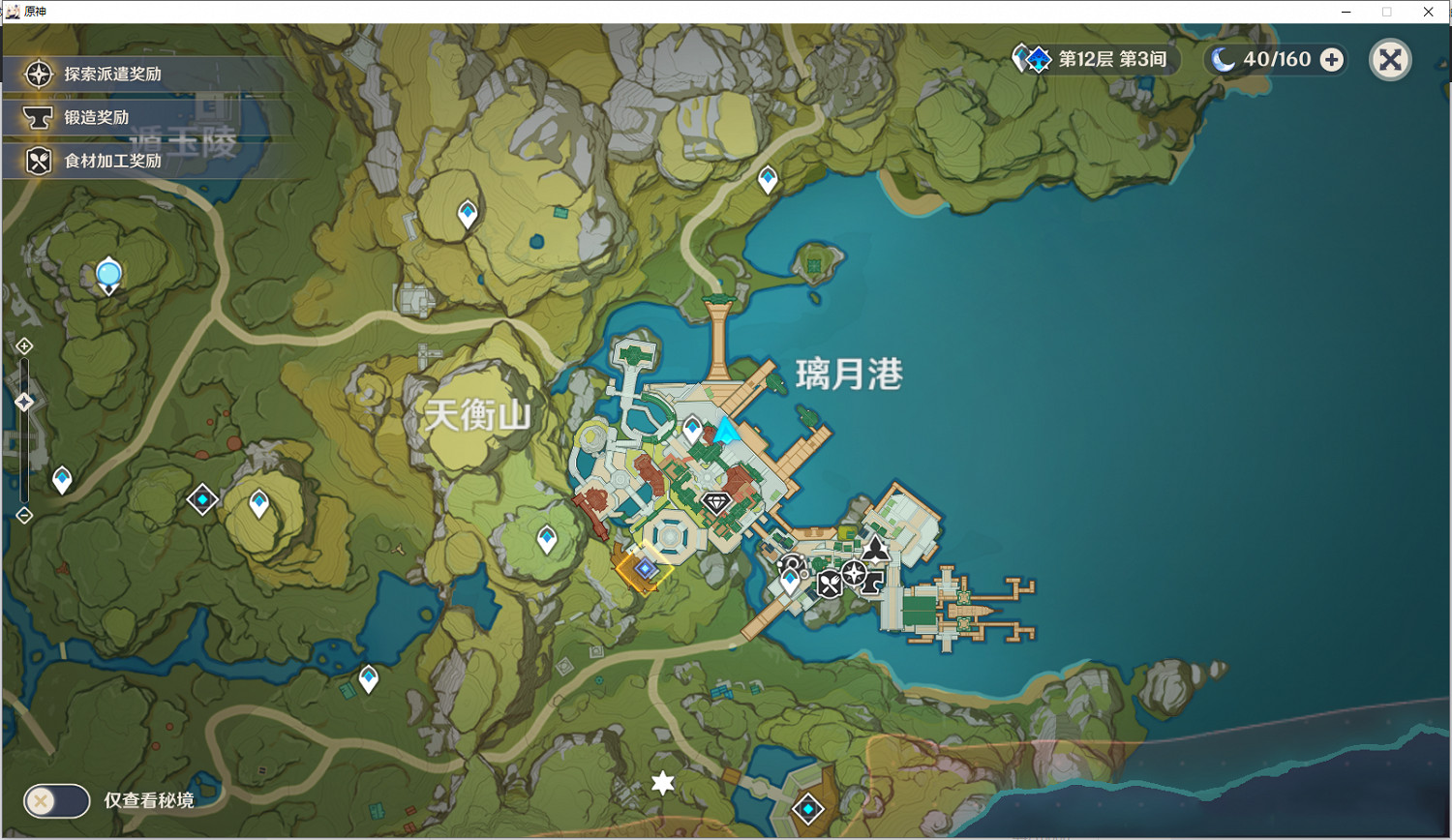Click the white star marker at the map bottom
The height and width of the screenshot is (840, 1452).
pyautogui.click(x=663, y=784)
